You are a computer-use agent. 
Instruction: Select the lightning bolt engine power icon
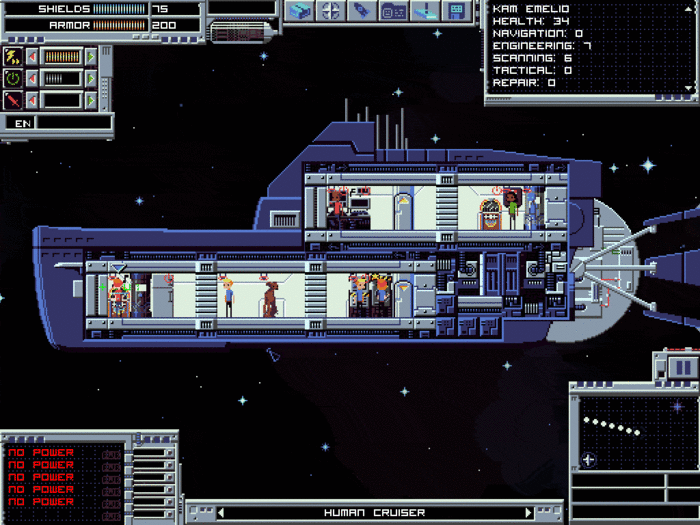[x=13, y=56]
